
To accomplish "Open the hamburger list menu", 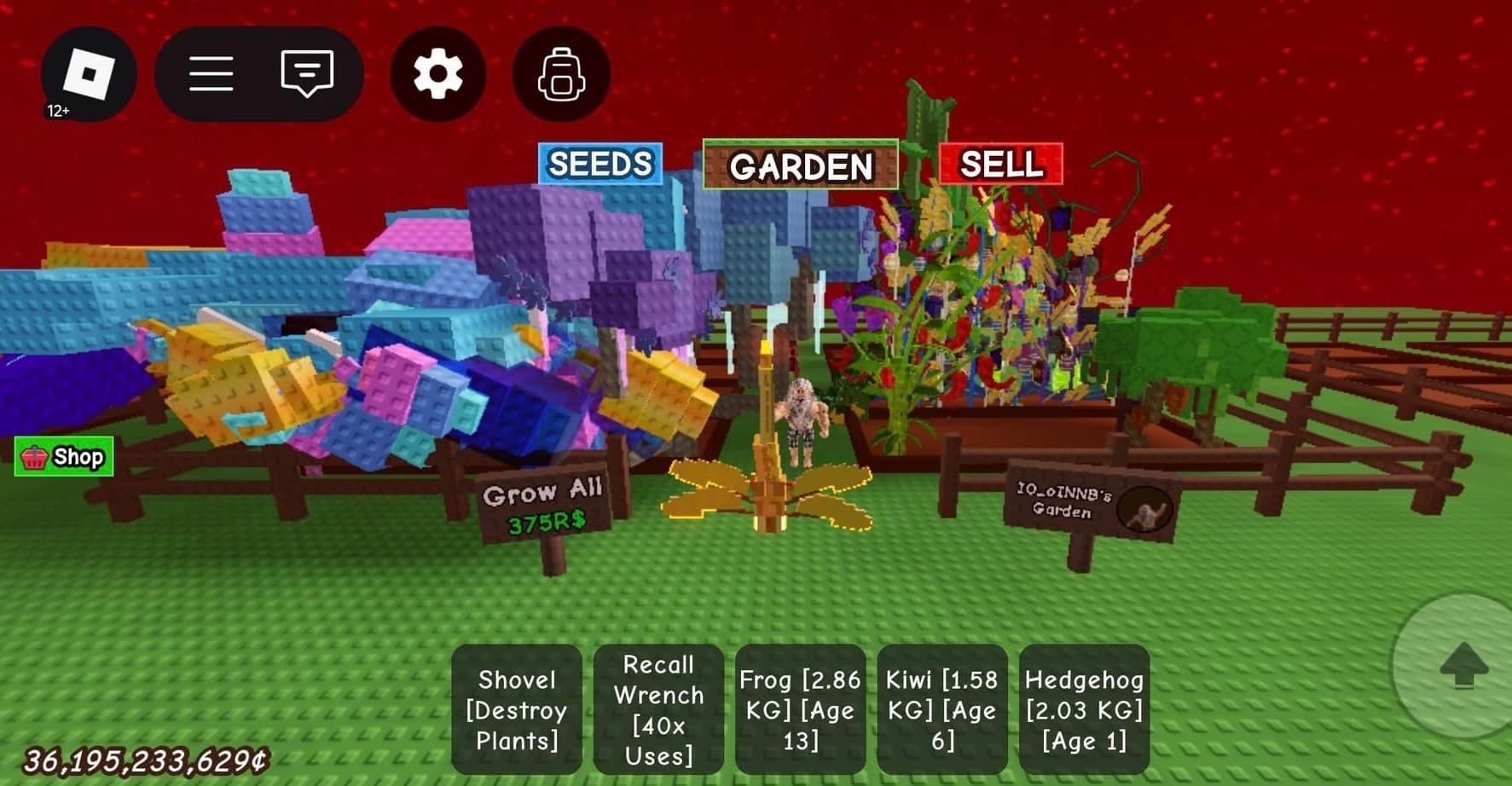I will pos(211,74).
